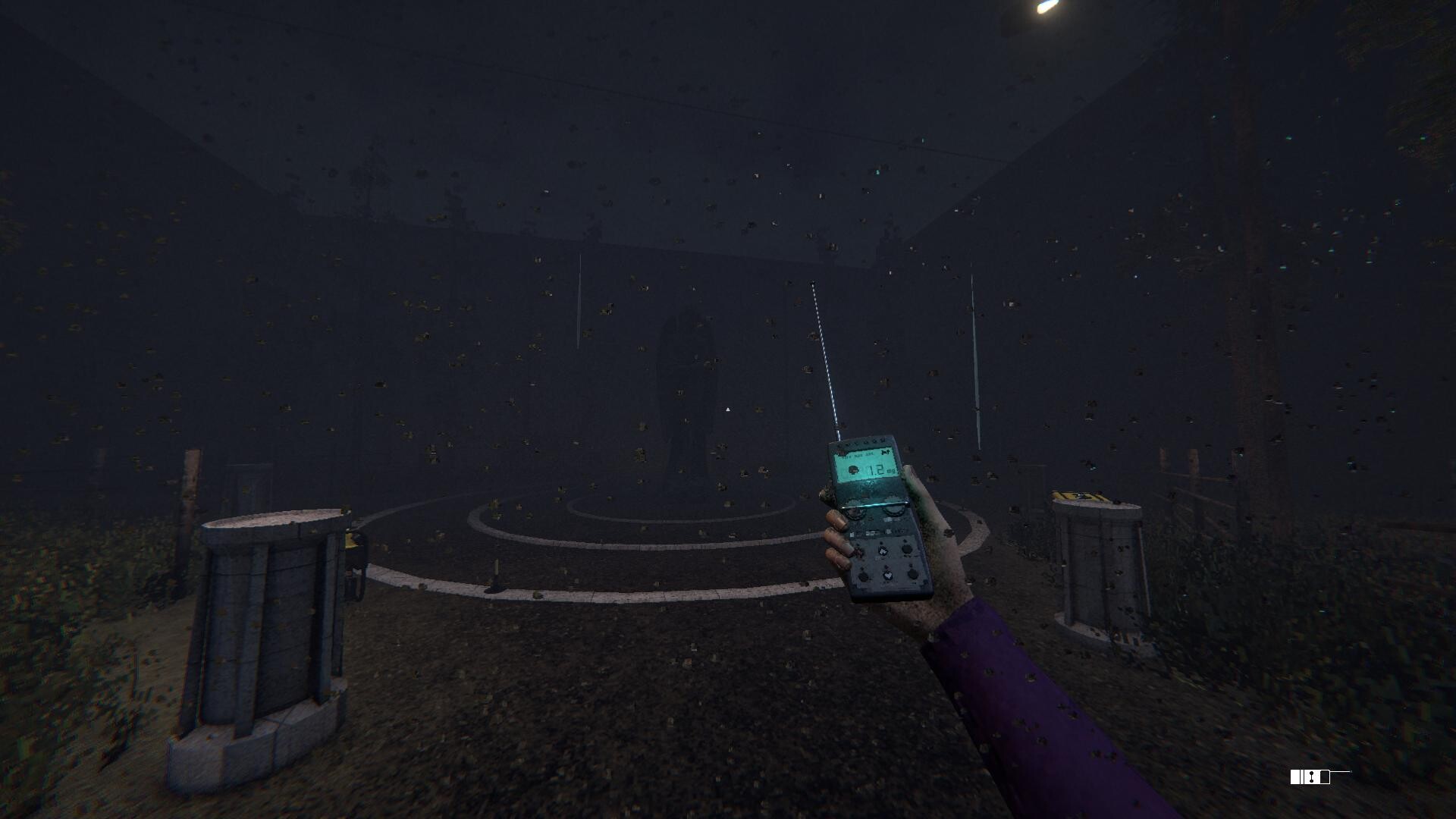The height and width of the screenshot is (819, 1456).
Task: Click the right rotary dial below the screen
Action: [894, 508]
